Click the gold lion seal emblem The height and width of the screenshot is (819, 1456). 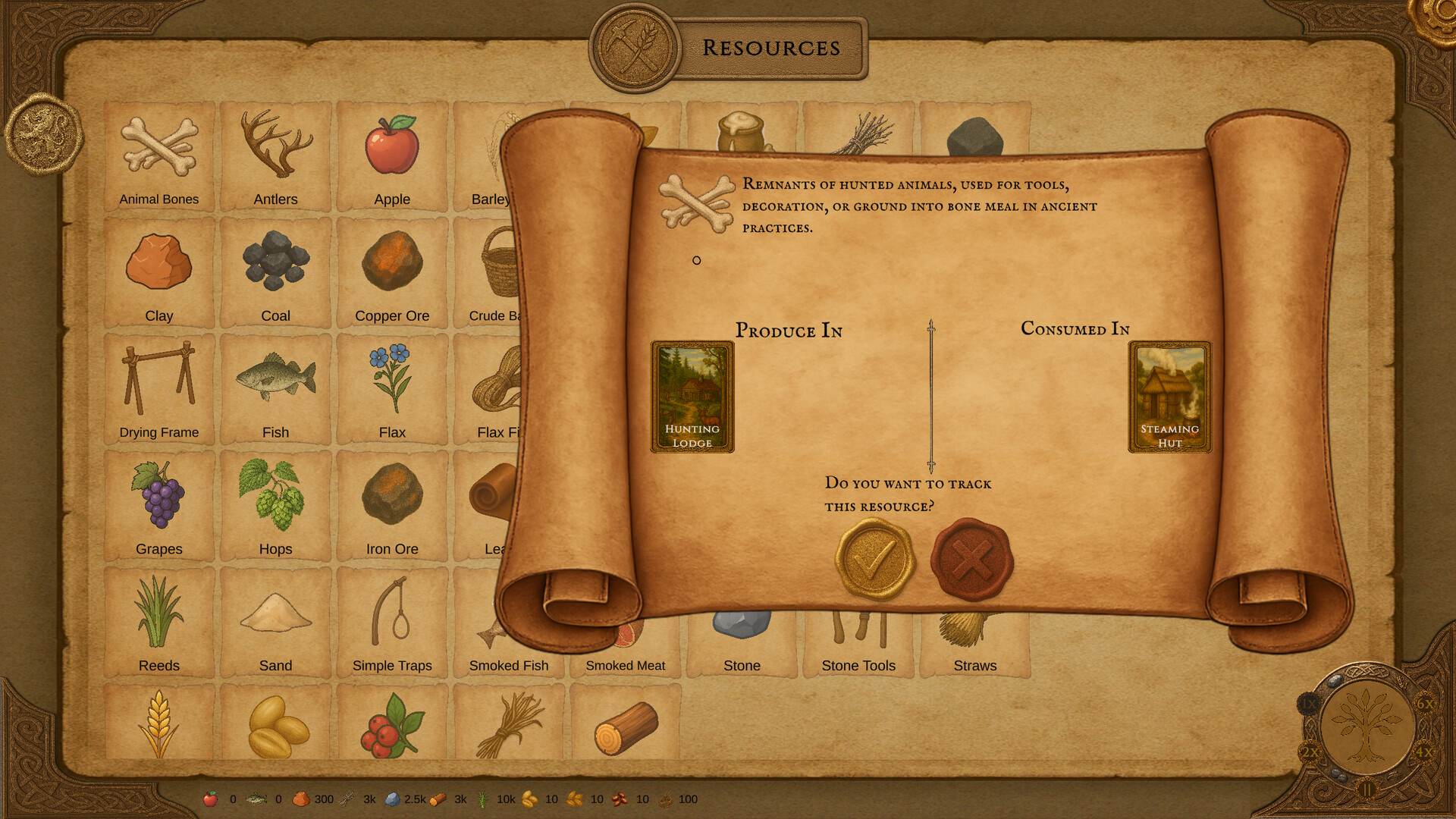(44, 134)
